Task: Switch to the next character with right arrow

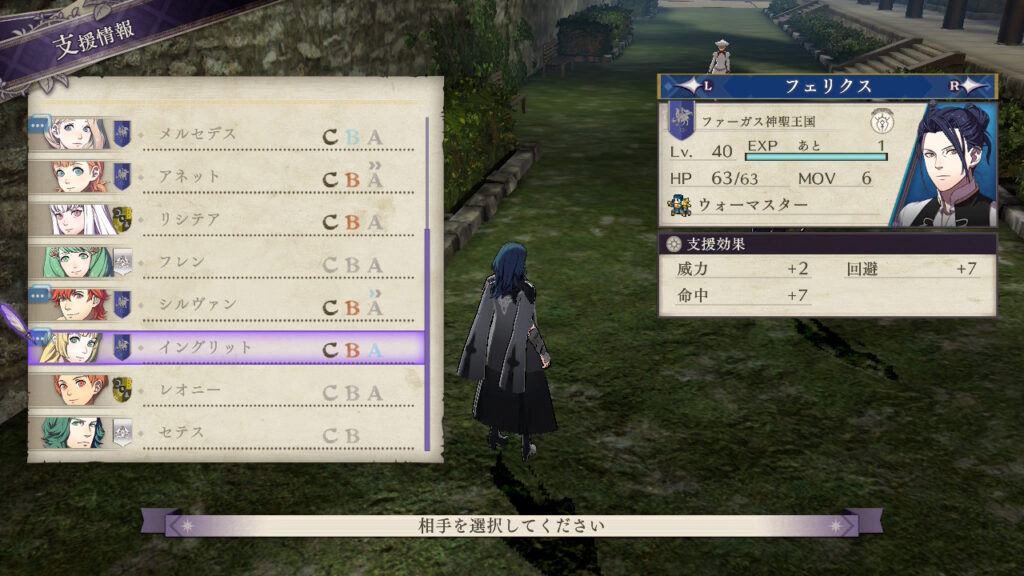Action: click(x=959, y=87)
